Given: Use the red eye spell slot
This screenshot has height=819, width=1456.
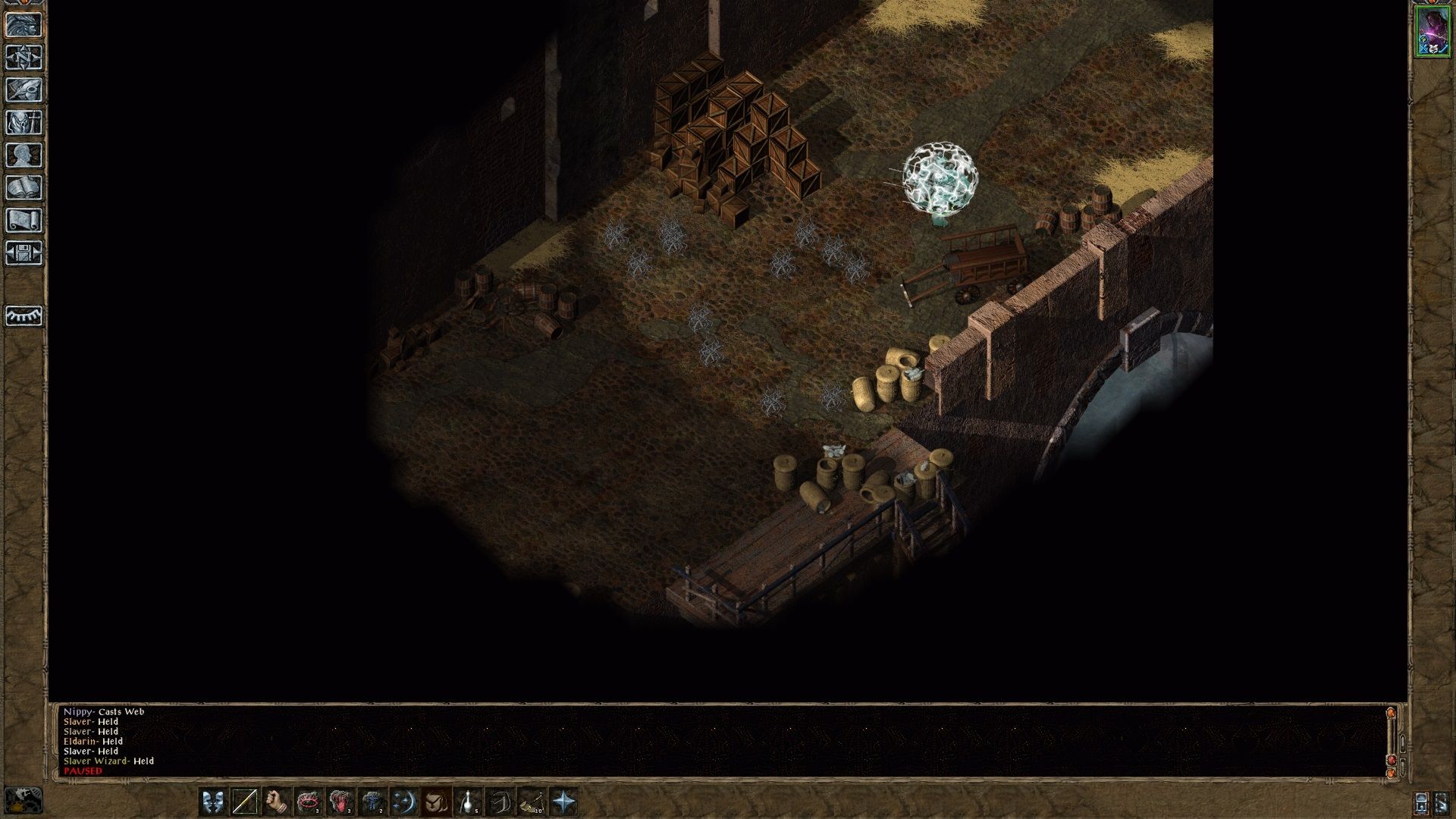Looking at the screenshot, I should coord(309,802).
